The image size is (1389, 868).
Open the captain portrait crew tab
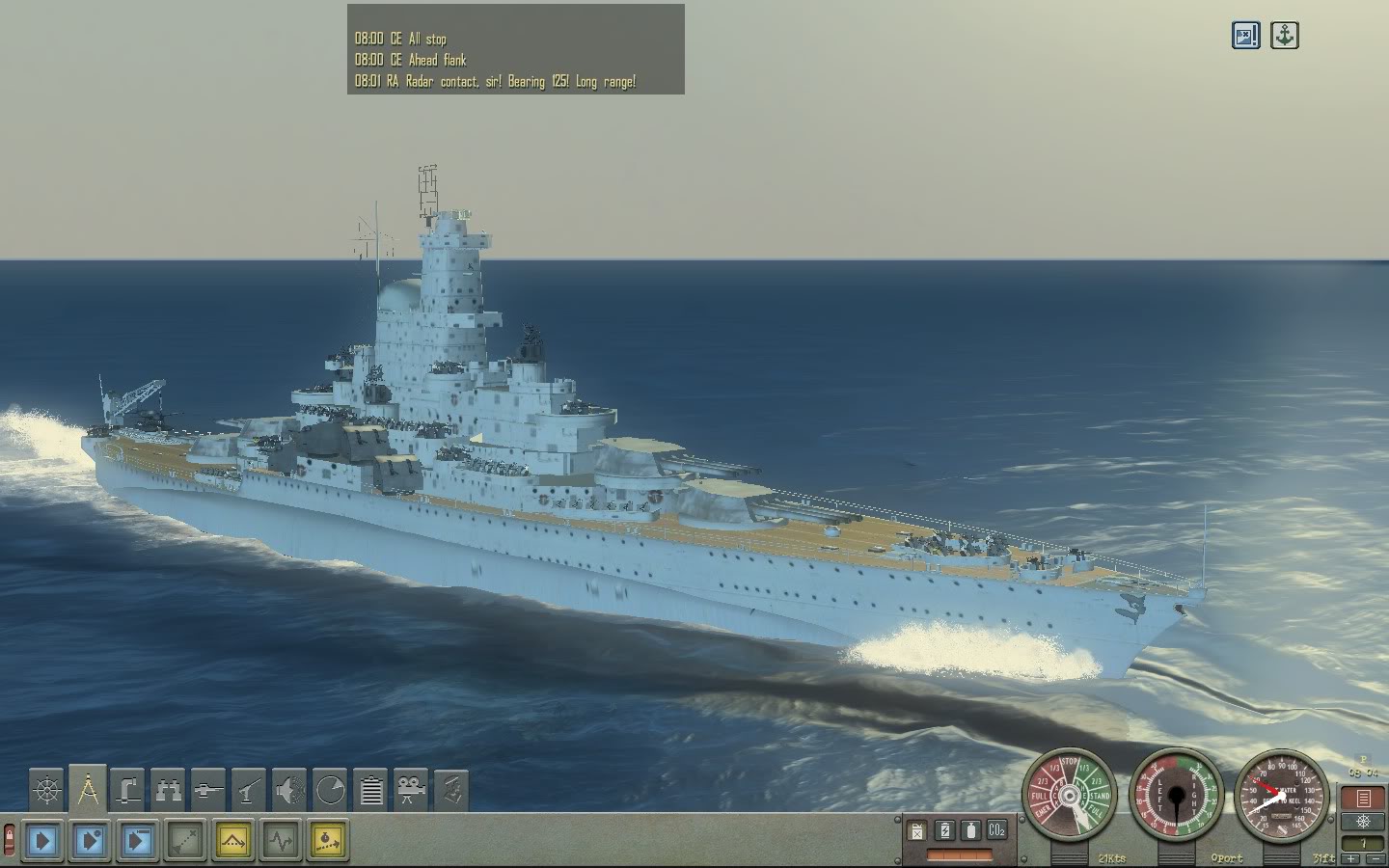point(451,791)
